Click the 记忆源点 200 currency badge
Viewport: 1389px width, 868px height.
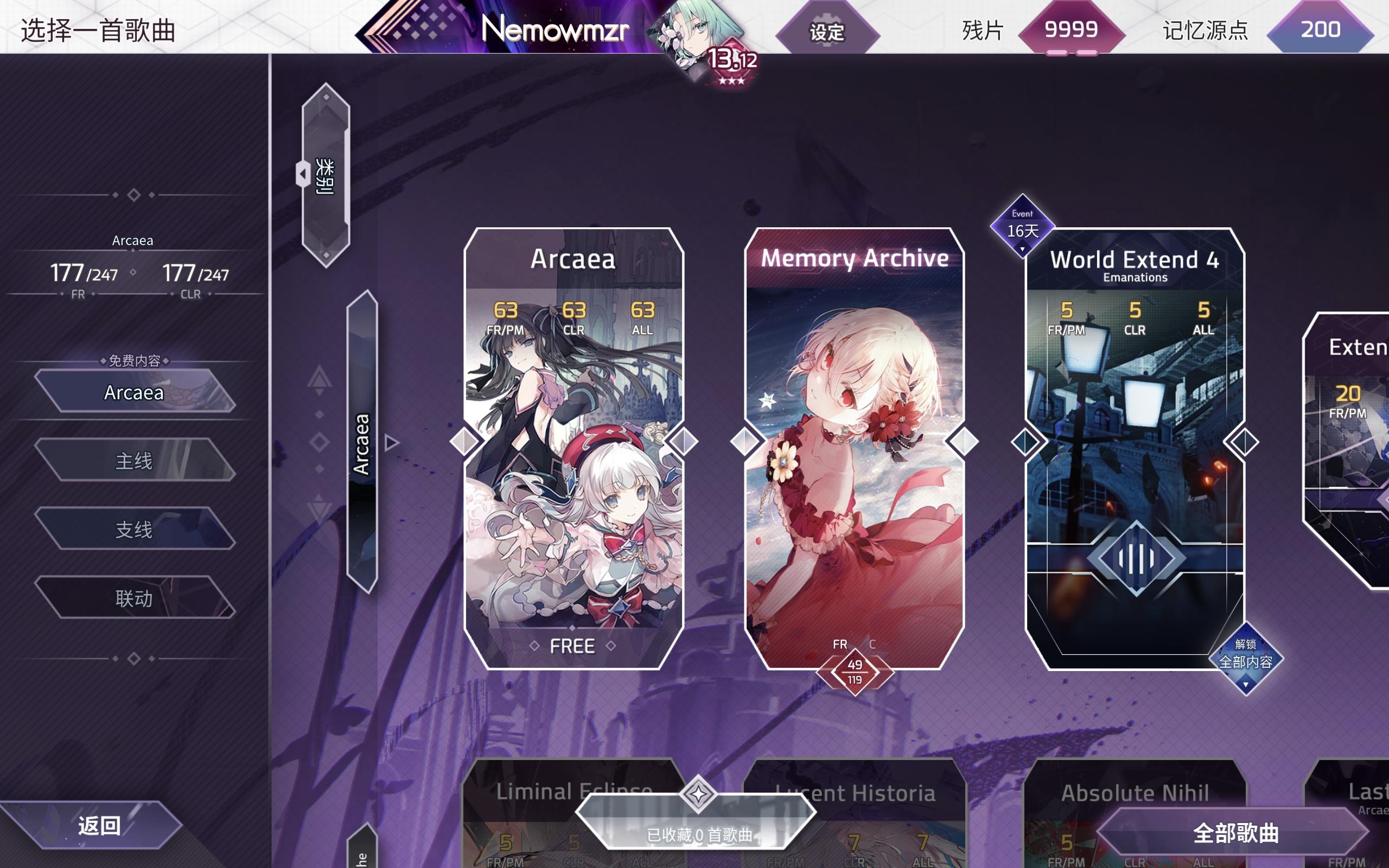pyautogui.click(x=1320, y=30)
